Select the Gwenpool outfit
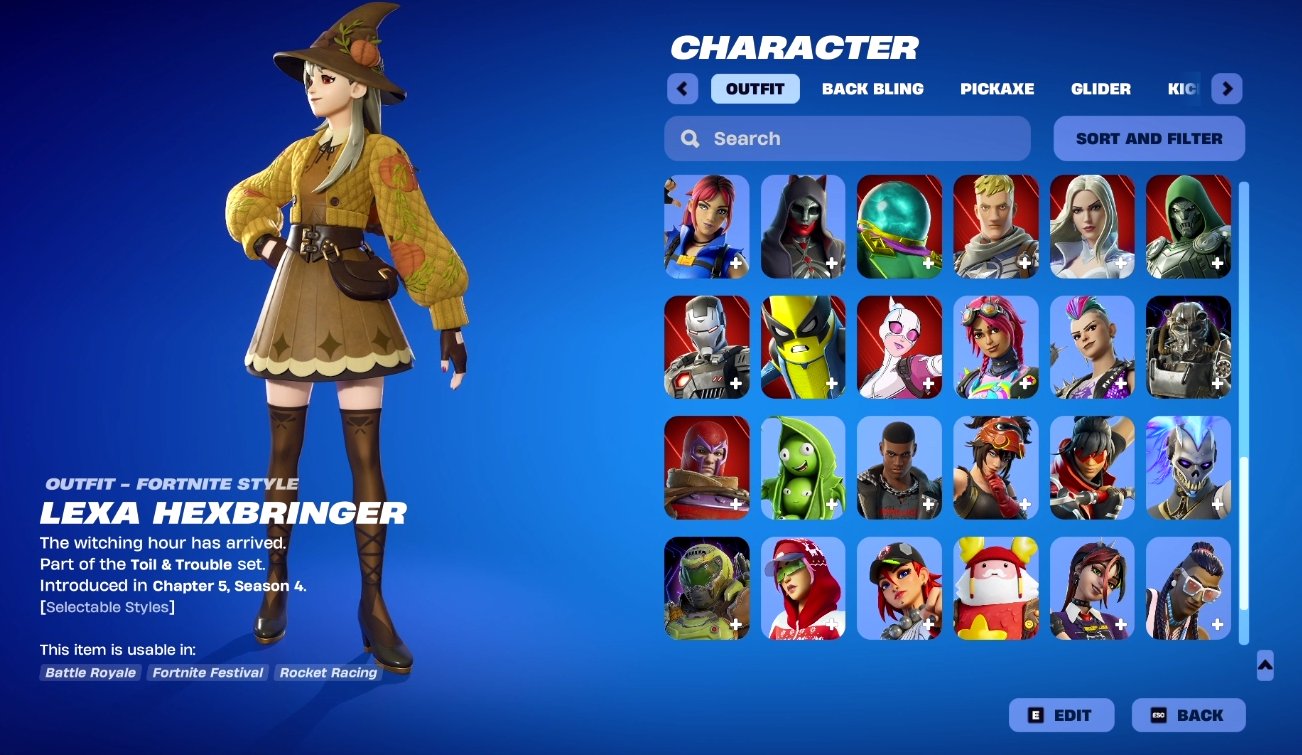Screen dimensions: 1302x755 tap(898, 346)
